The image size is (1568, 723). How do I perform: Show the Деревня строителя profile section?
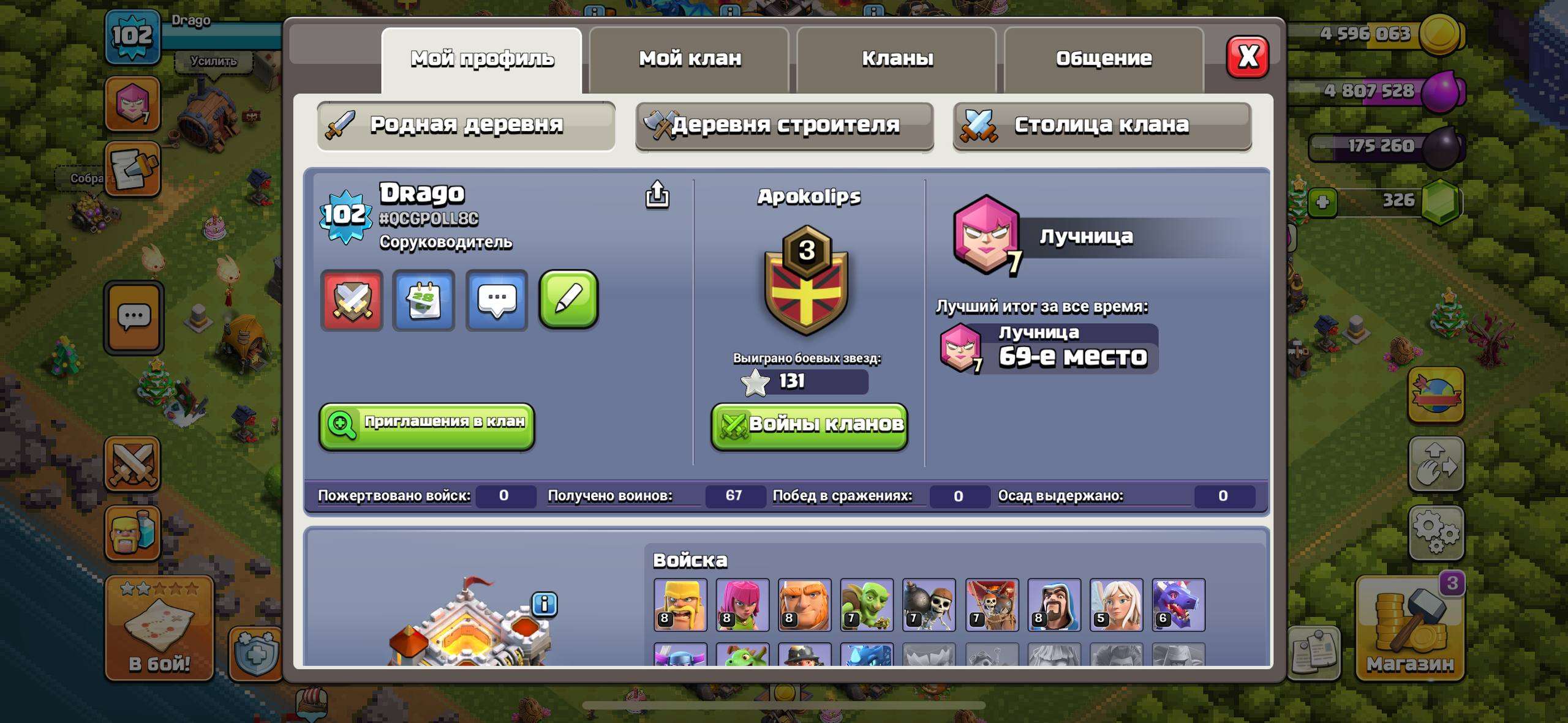[785, 125]
